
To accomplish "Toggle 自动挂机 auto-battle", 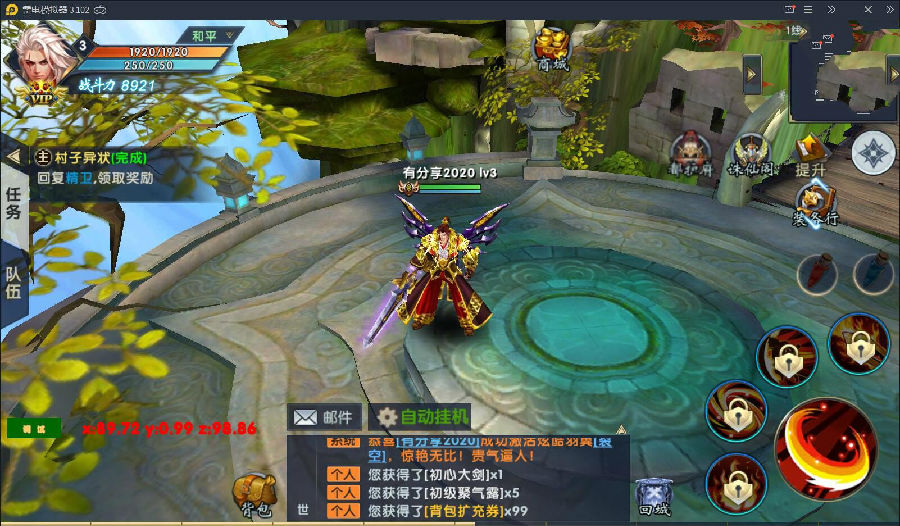I will [421, 417].
